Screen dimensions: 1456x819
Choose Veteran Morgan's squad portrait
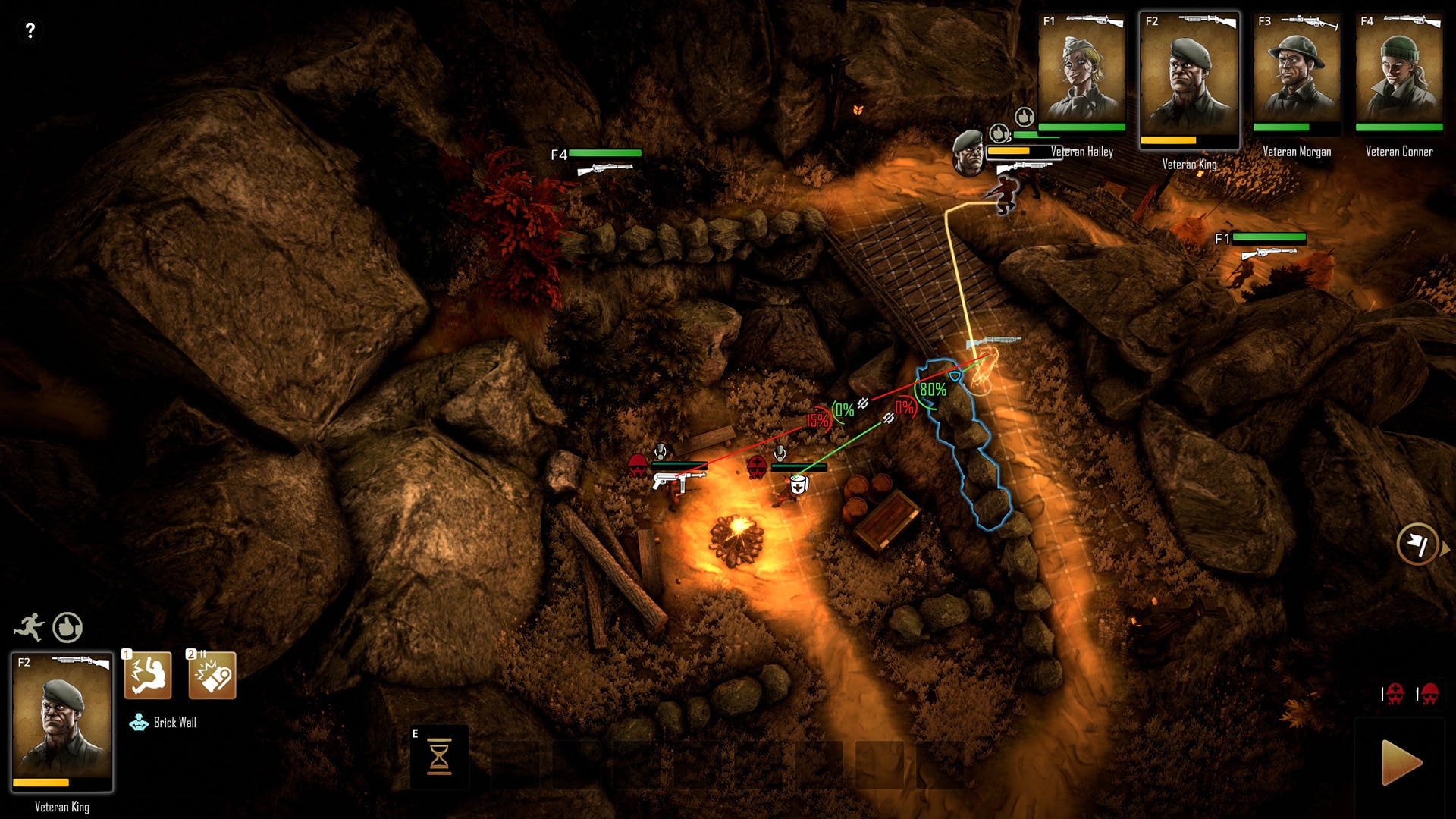[x=1297, y=74]
